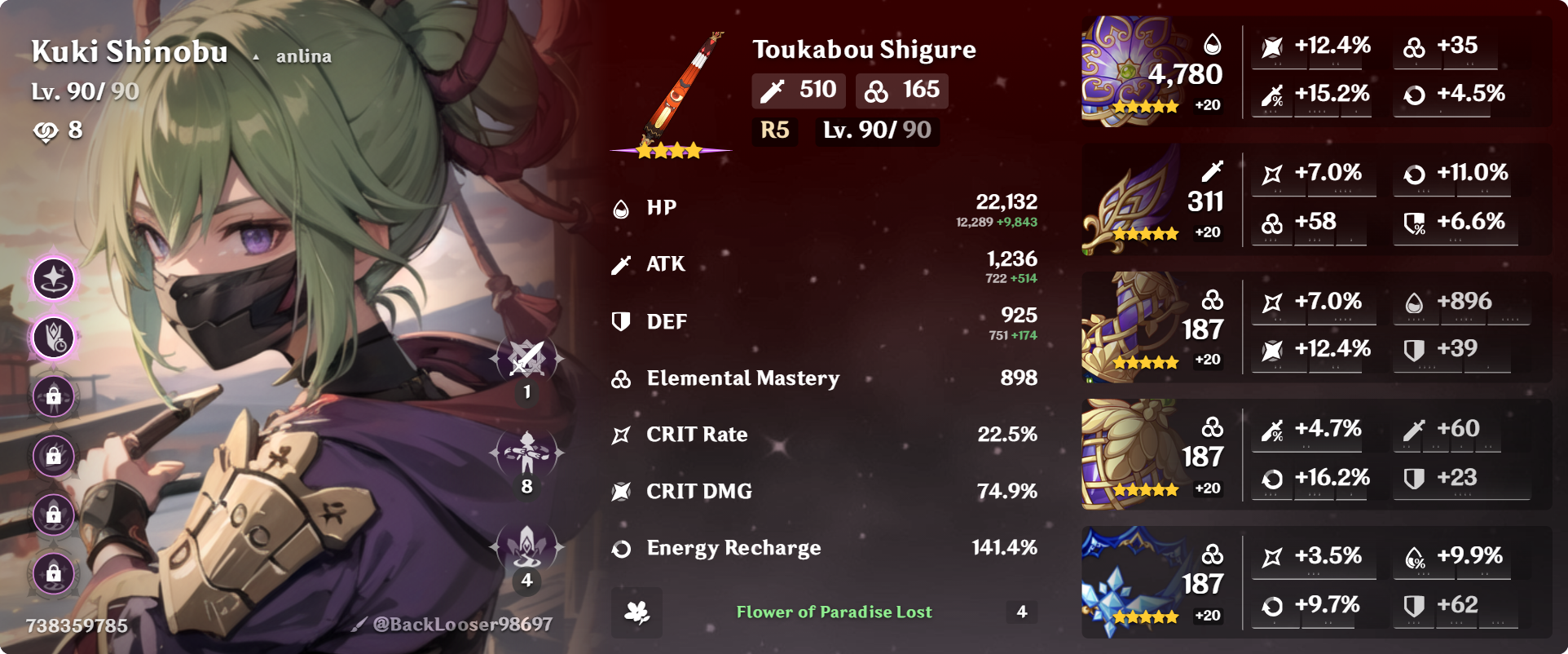
Task: Click the Energy Recharge stat icon
Action: 621,548
